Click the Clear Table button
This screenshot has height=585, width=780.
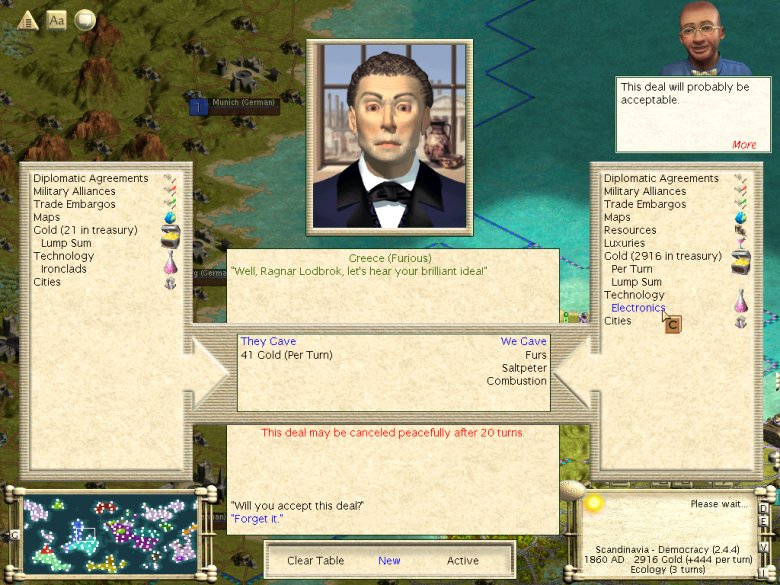(314, 561)
